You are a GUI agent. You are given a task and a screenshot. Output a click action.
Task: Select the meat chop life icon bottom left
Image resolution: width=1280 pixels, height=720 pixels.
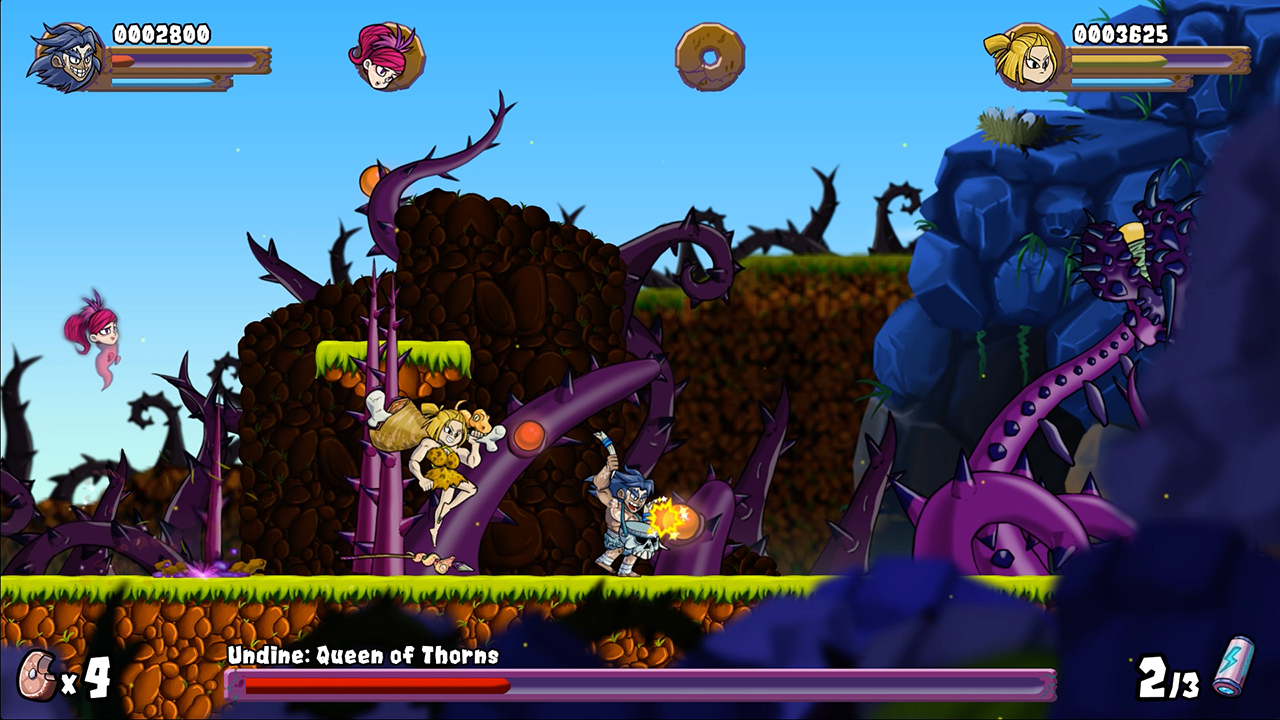(36, 676)
